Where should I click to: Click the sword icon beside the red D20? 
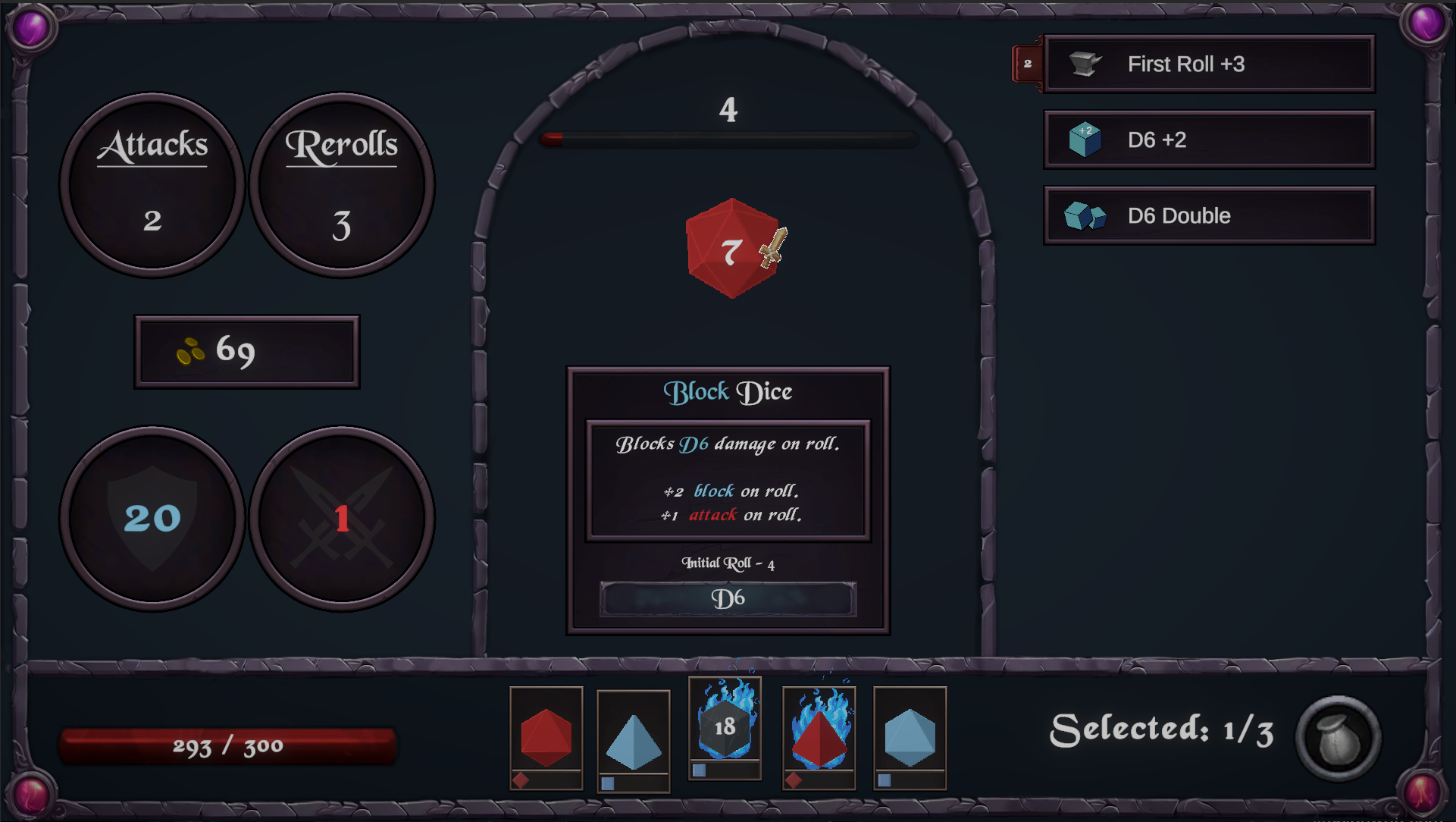[x=772, y=248]
